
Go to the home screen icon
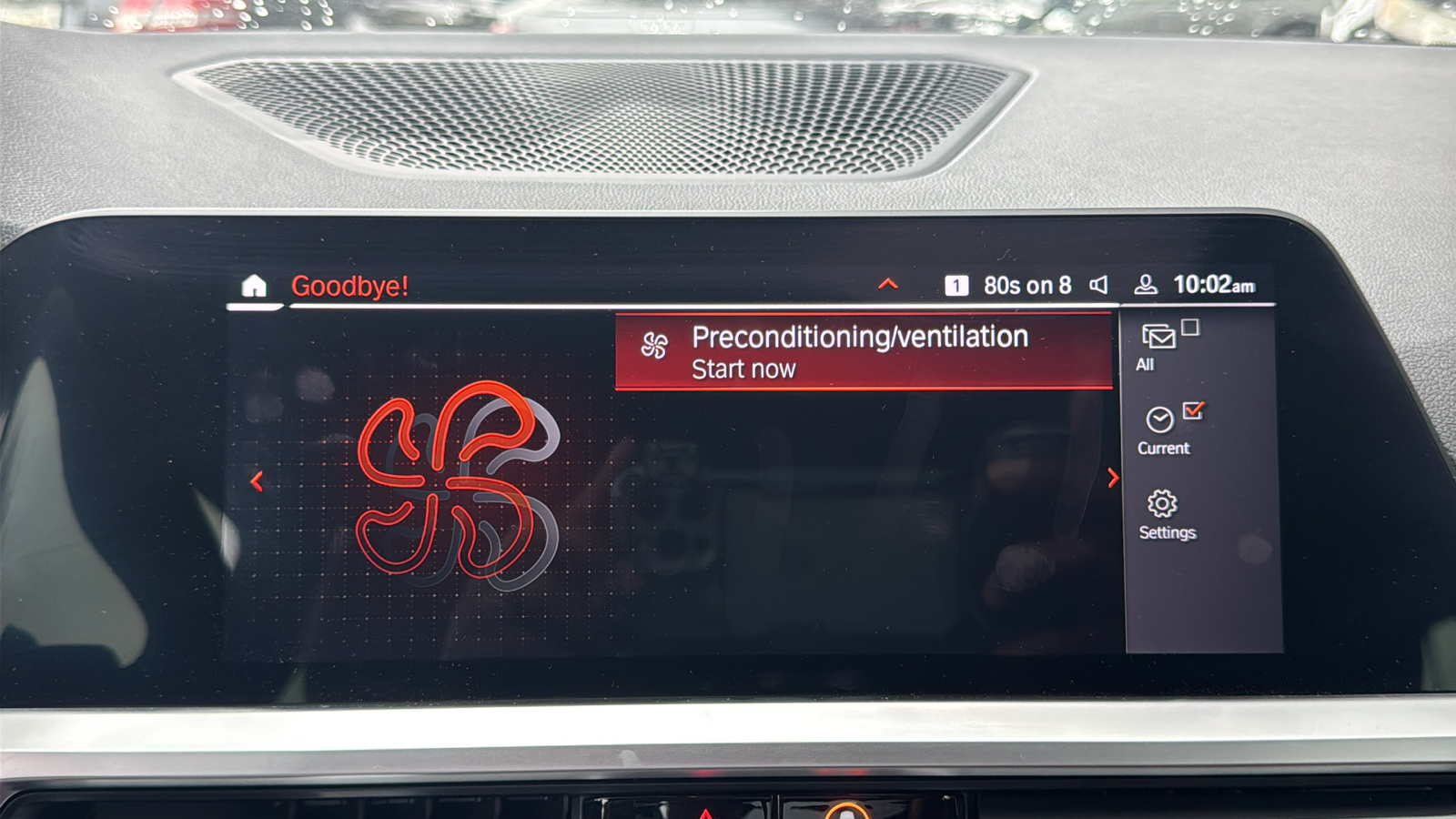pyautogui.click(x=254, y=286)
